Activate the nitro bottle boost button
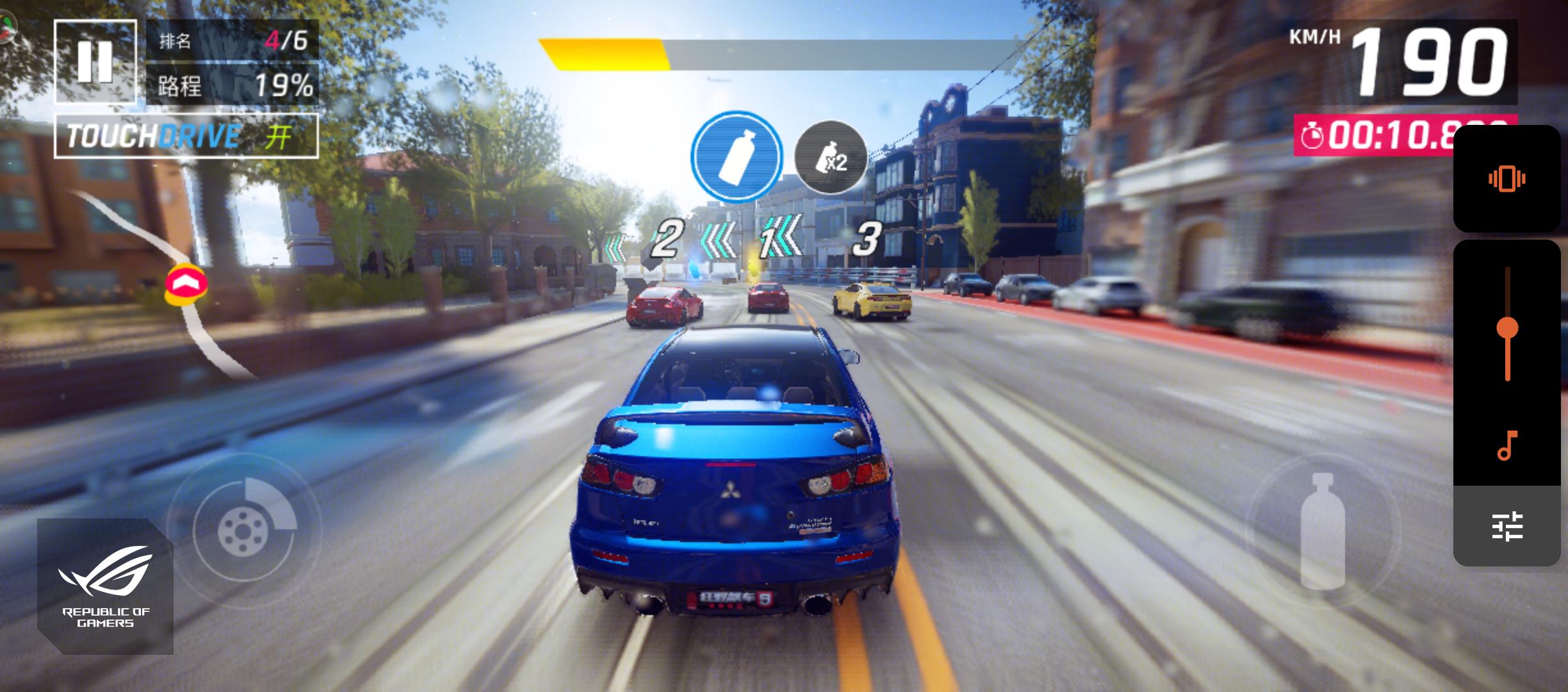 click(1323, 530)
